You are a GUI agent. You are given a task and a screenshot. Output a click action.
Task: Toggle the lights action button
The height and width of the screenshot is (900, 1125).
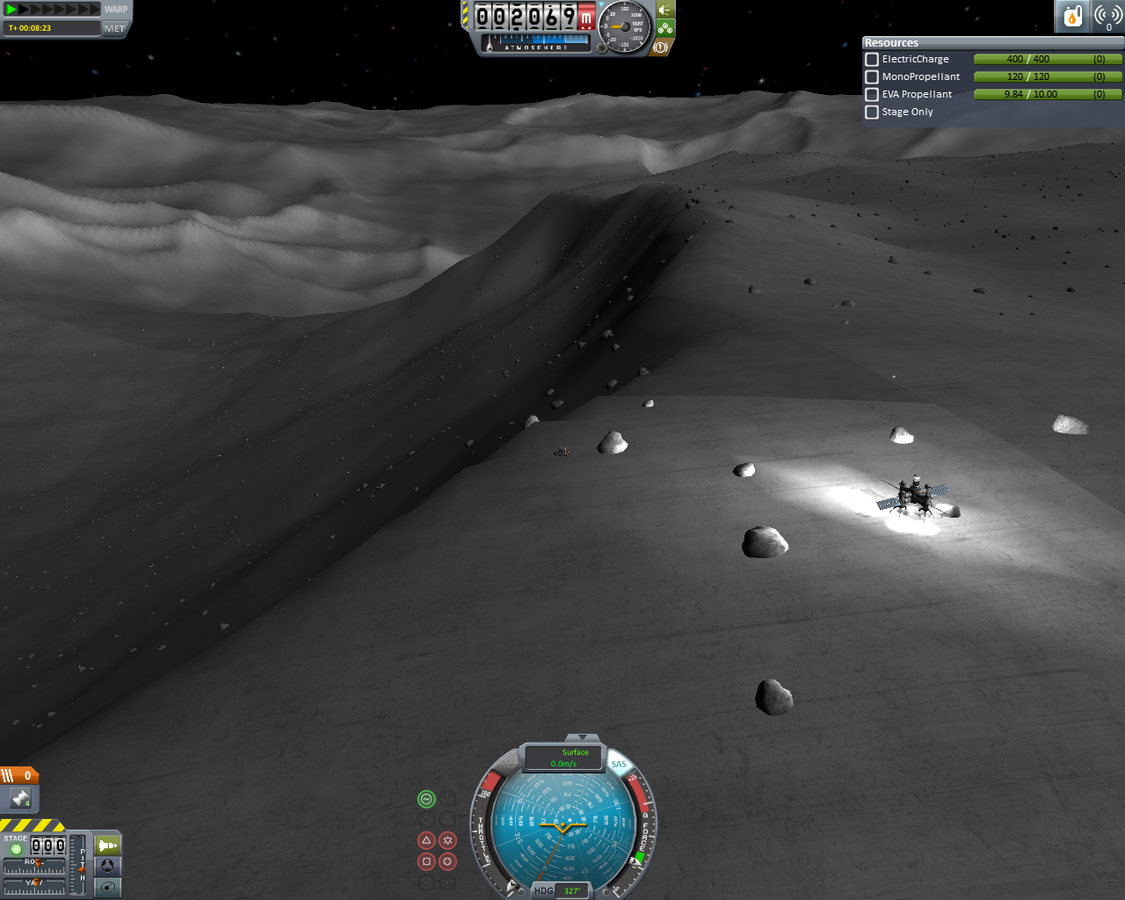coord(664,10)
